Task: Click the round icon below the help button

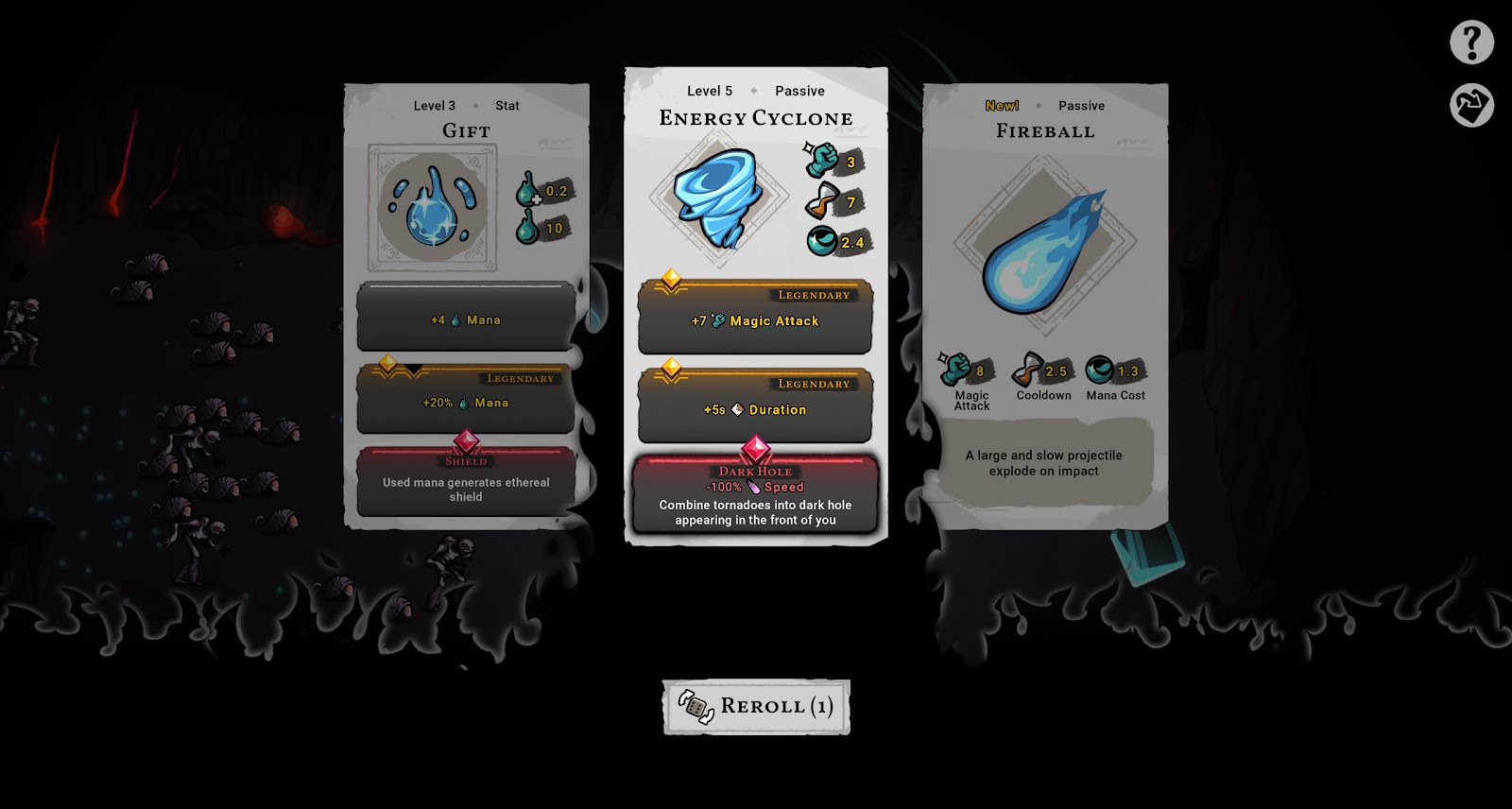Action: coord(1471,105)
